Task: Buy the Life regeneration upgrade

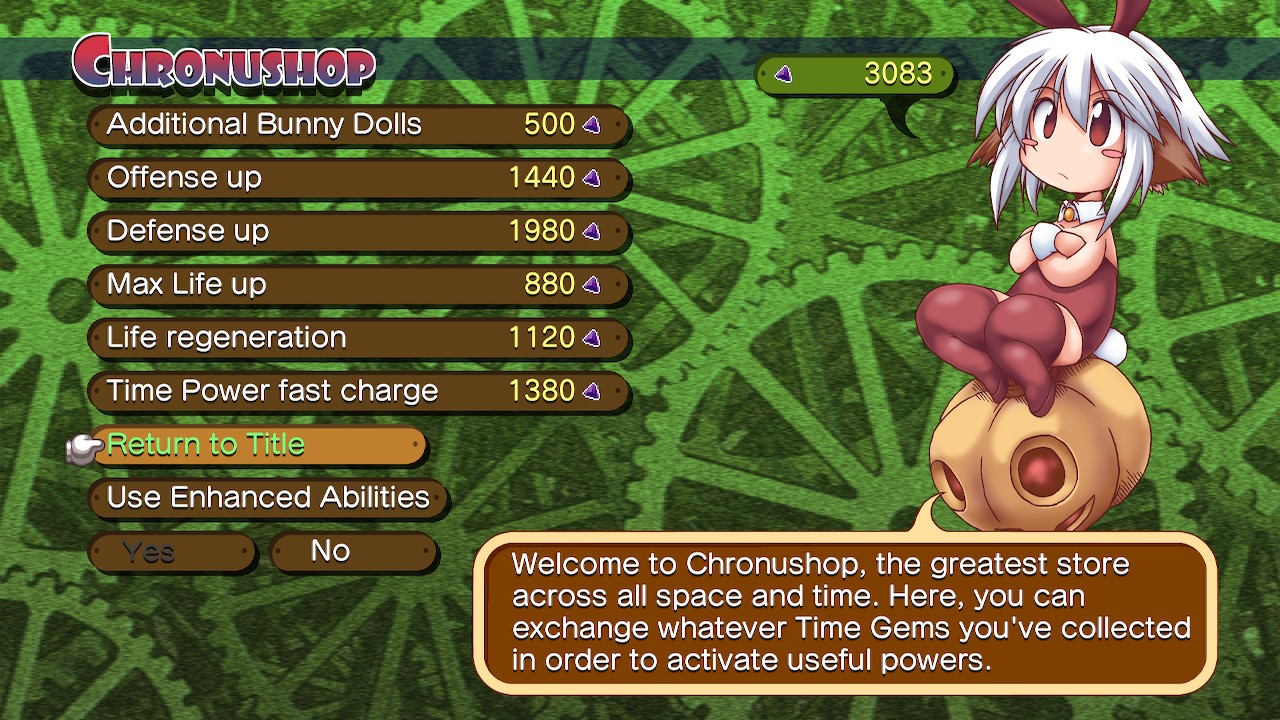Action: pos(300,338)
